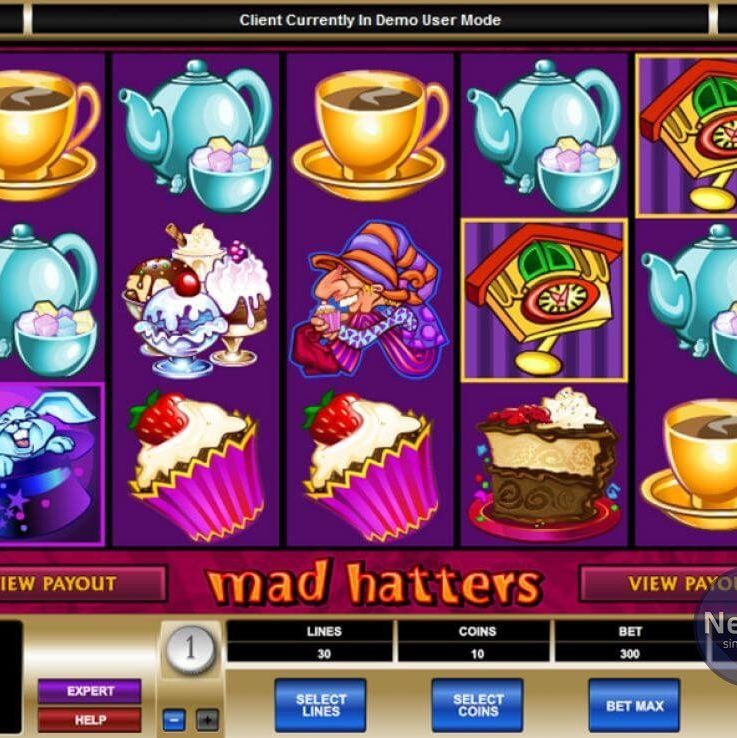Switch to Expert mode
The height and width of the screenshot is (738, 737).
[x=89, y=691]
